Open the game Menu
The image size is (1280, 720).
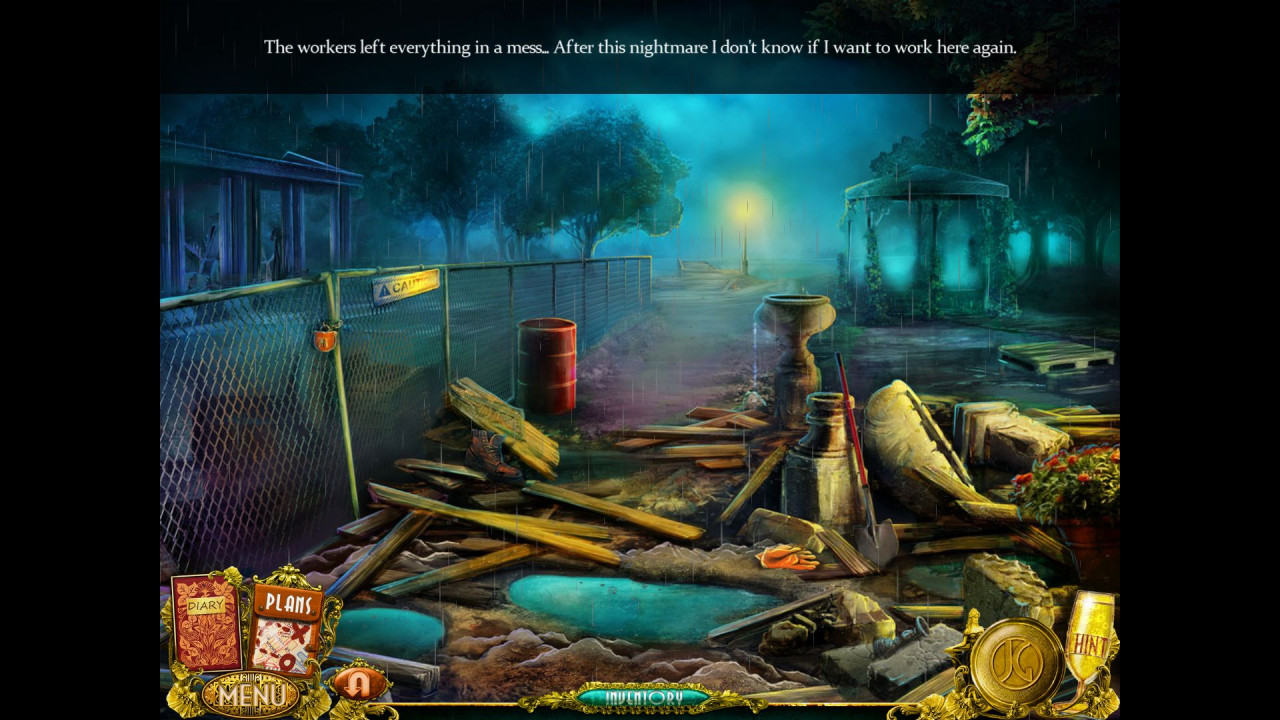coord(251,694)
